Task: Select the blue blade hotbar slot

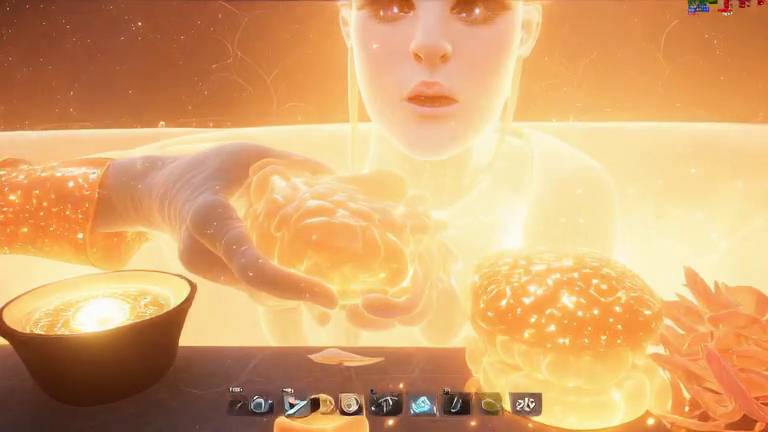Action: pyautogui.click(x=297, y=404)
